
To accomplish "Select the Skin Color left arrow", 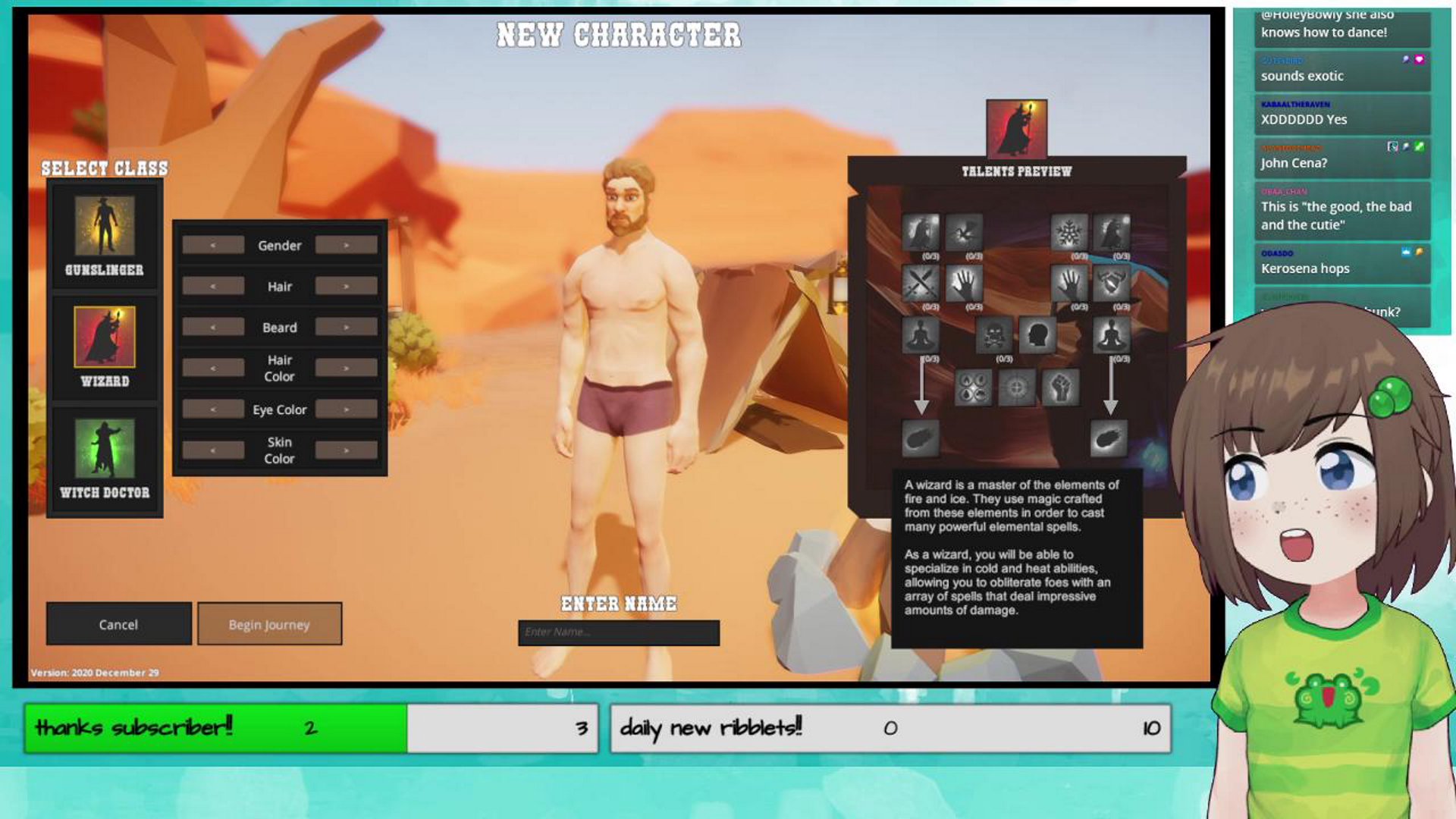I will [x=213, y=450].
